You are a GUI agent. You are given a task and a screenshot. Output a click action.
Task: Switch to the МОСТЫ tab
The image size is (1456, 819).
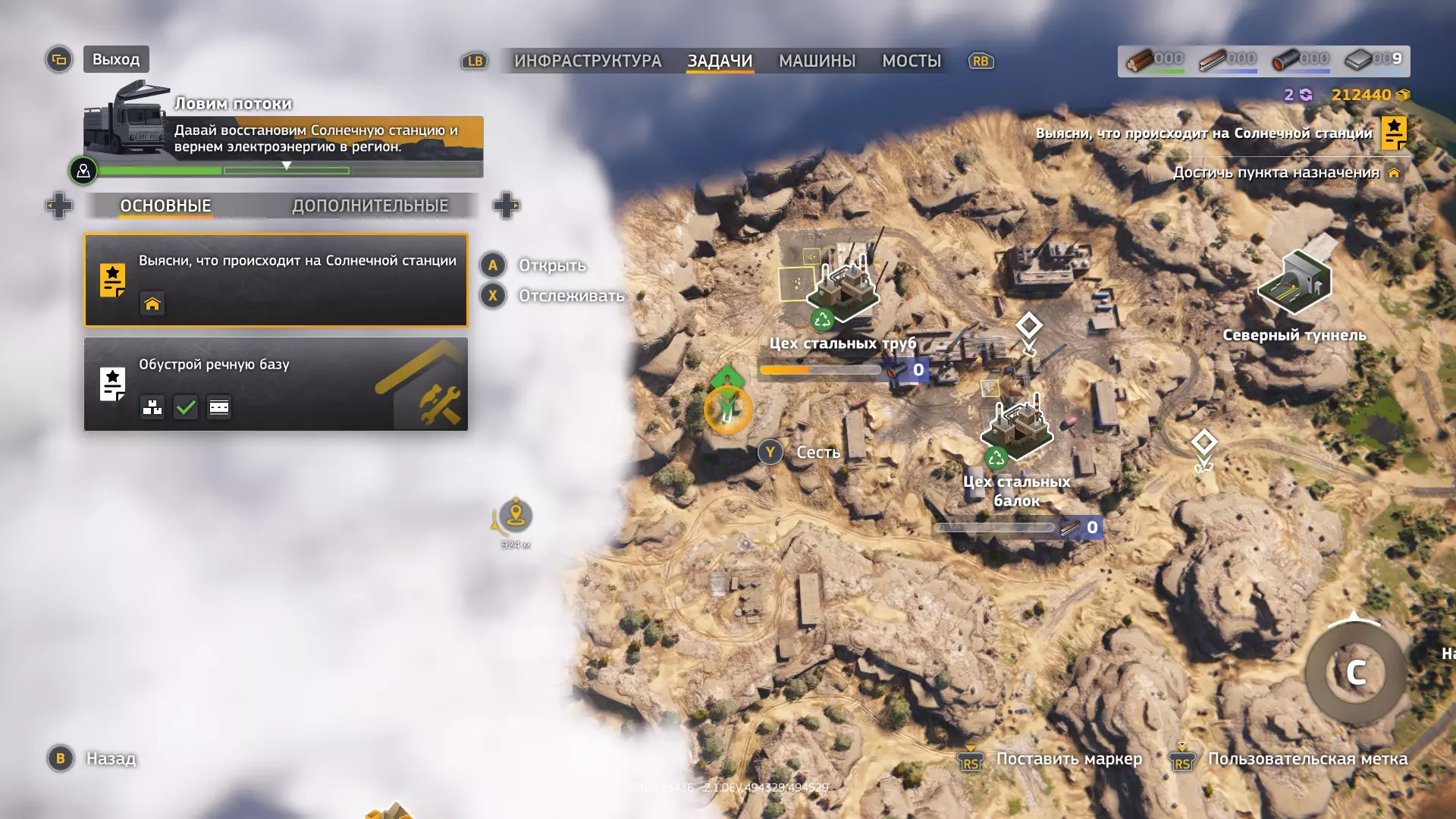click(x=912, y=61)
